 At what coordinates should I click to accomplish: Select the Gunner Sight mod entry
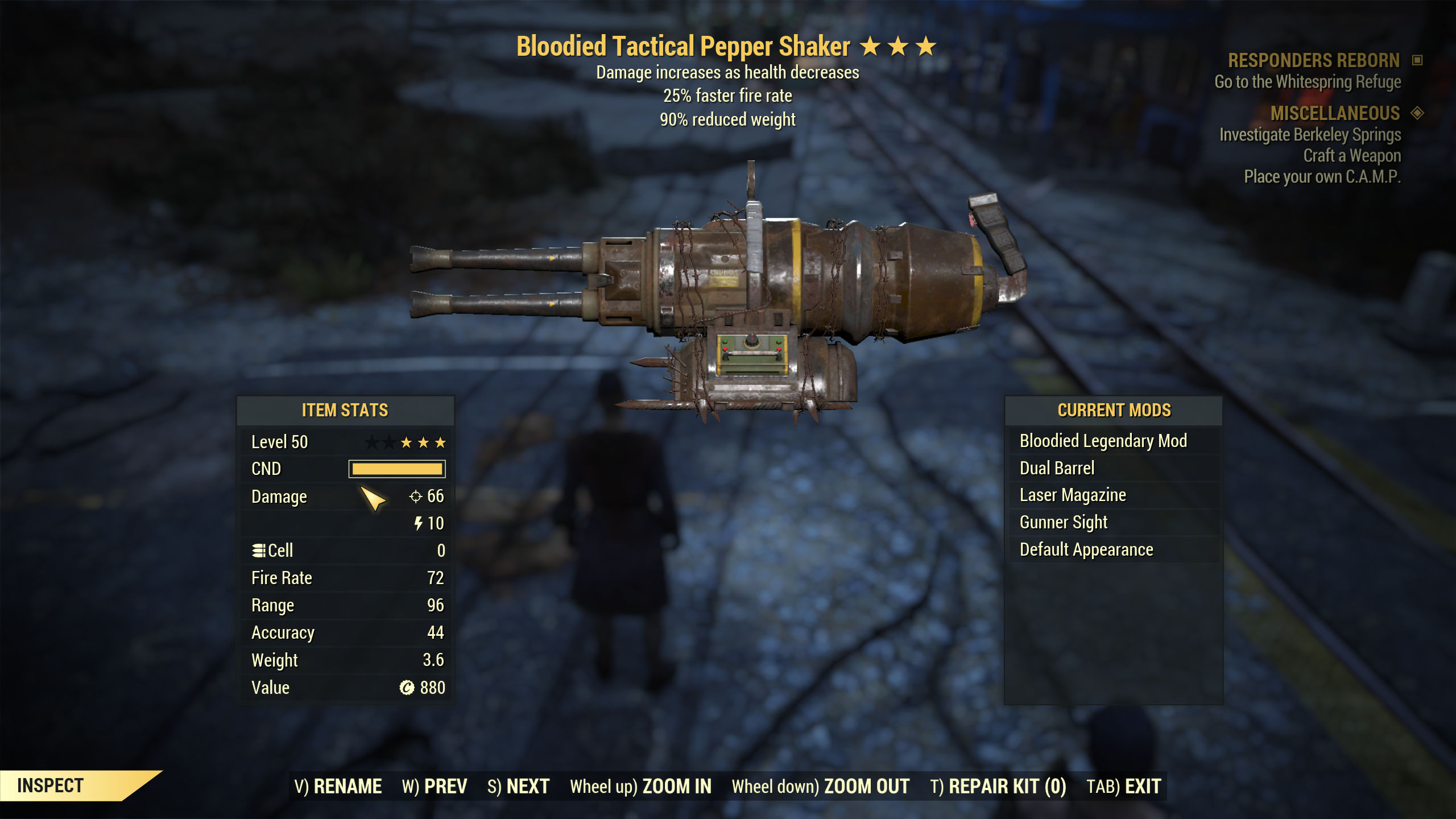(x=1064, y=522)
